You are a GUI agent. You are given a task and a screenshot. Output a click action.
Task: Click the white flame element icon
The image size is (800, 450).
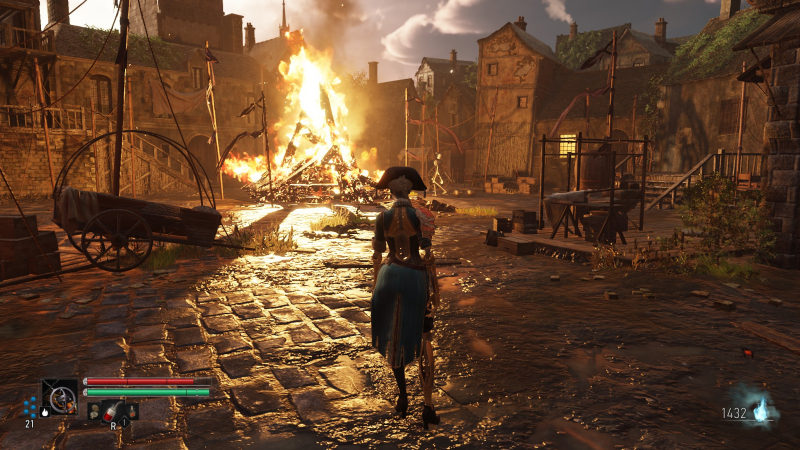coord(45,411)
